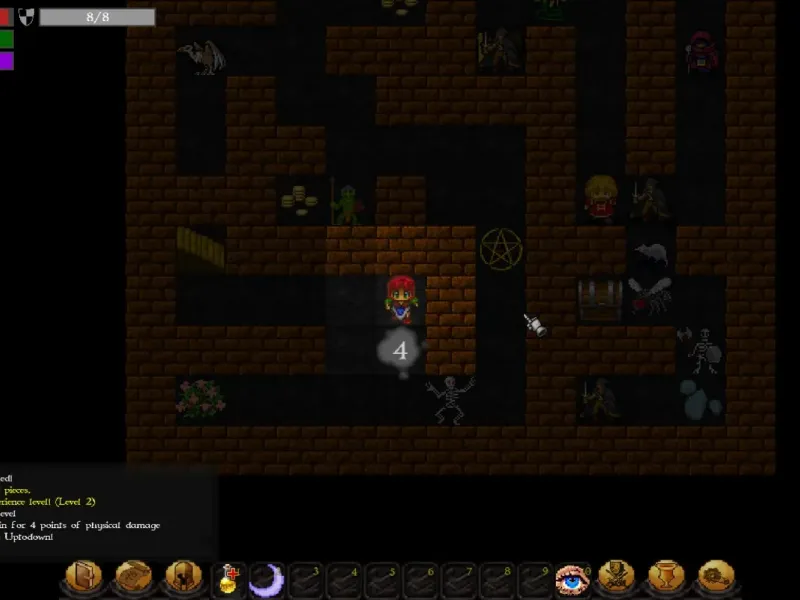This screenshot has width=800, height=600.
Task: Select the blue eye look icon
Action: click(x=570, y=579)
